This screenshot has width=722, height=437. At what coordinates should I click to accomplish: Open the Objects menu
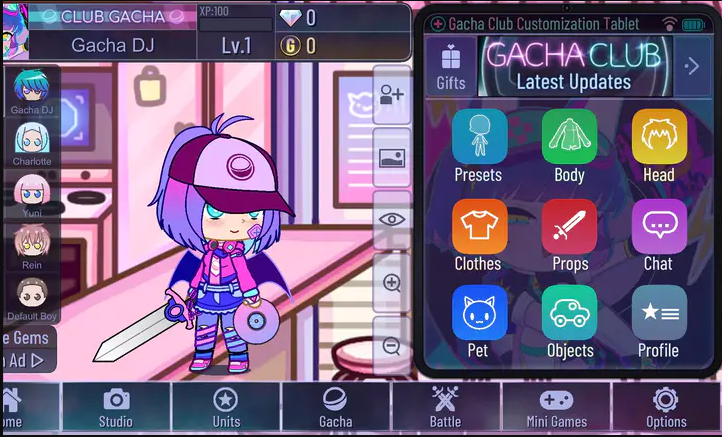[x=569, y=314]
